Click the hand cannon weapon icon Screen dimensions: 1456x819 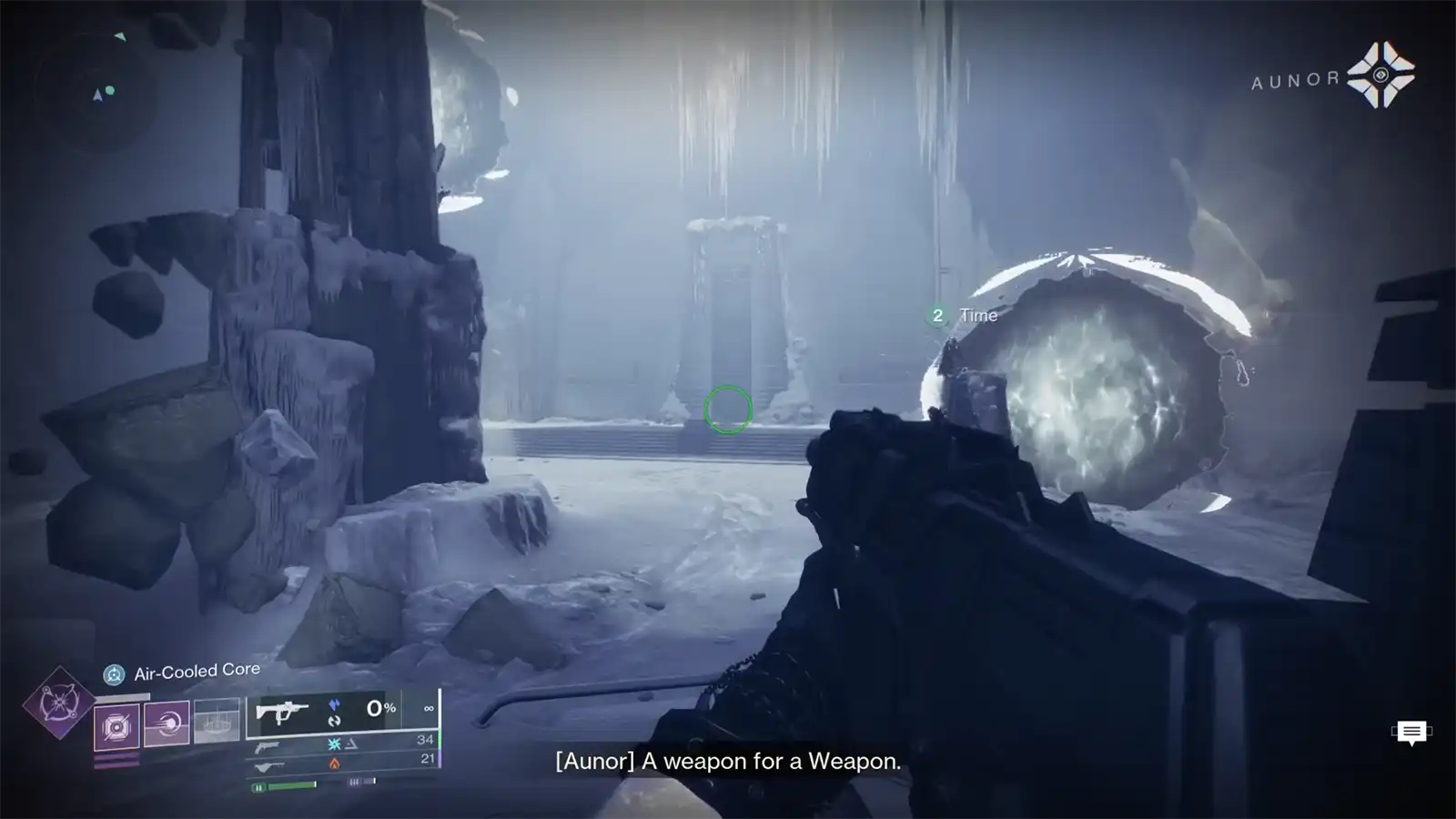266,748
